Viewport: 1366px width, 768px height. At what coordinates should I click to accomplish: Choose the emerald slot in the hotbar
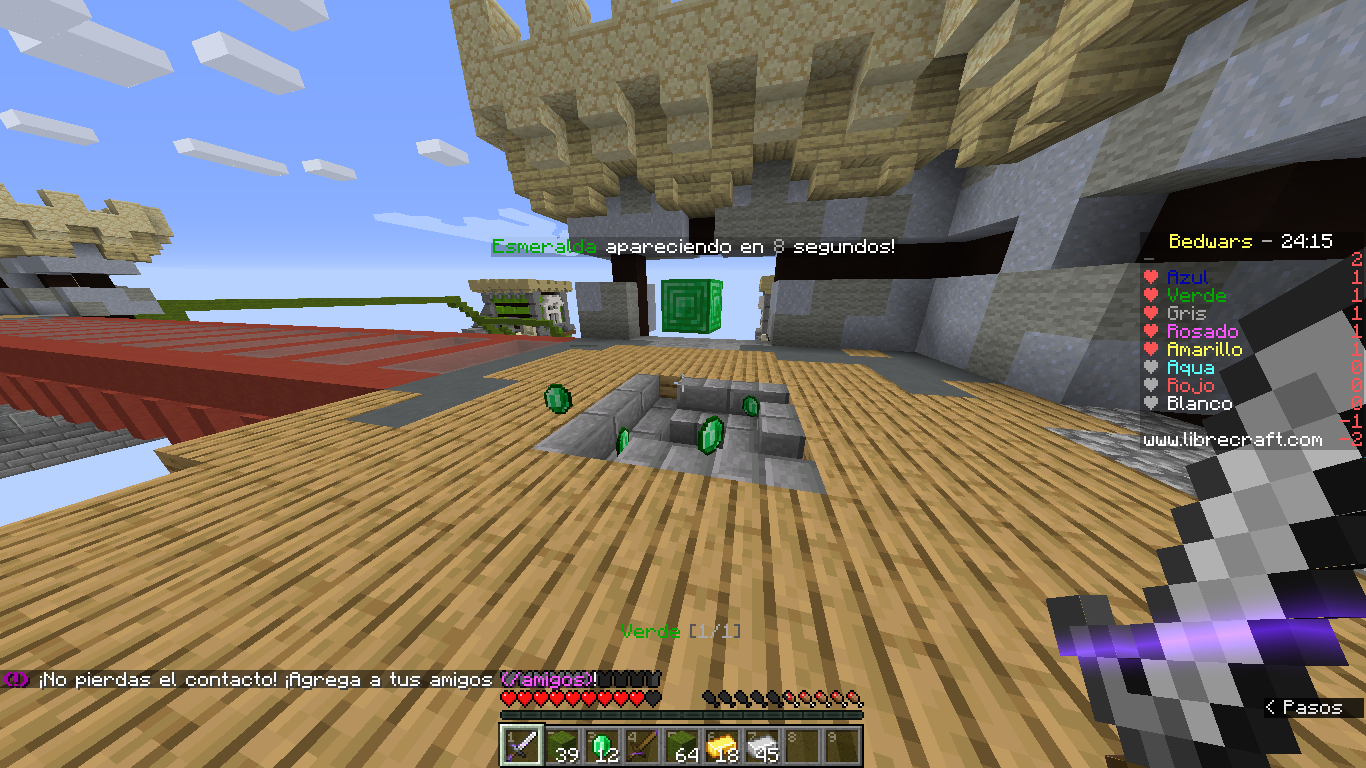[x=602, y=746]
